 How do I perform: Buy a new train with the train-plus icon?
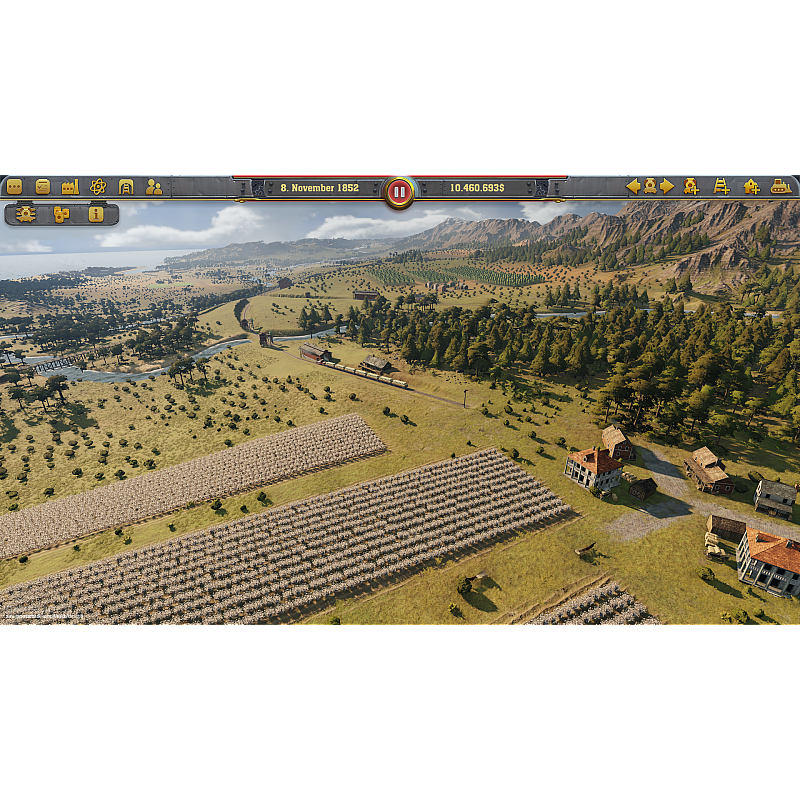point(691,186)
